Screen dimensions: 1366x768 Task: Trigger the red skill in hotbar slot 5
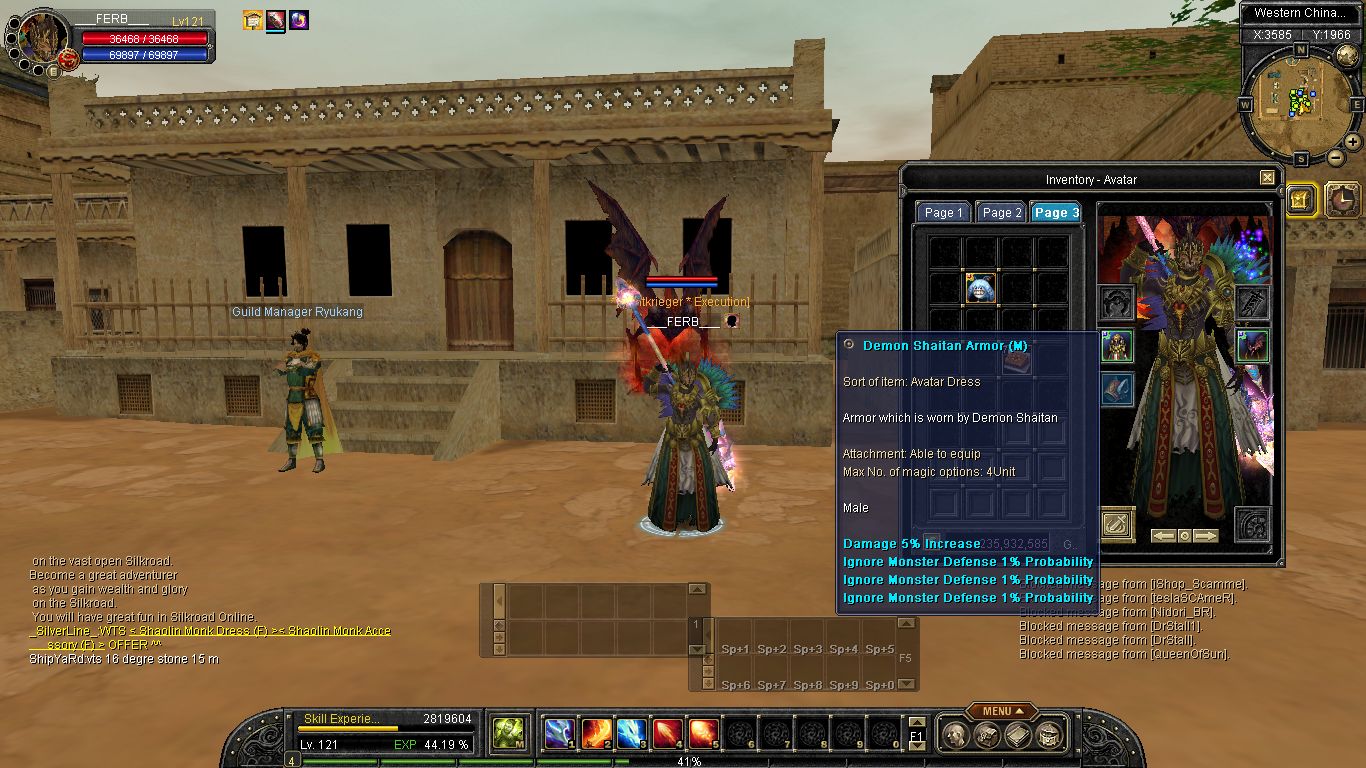[703, 734]
